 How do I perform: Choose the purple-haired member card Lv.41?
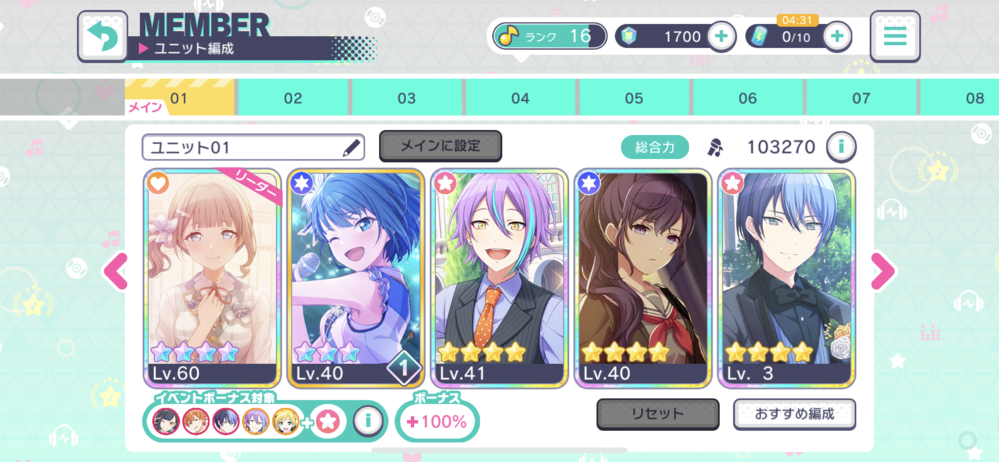point(499,278)
